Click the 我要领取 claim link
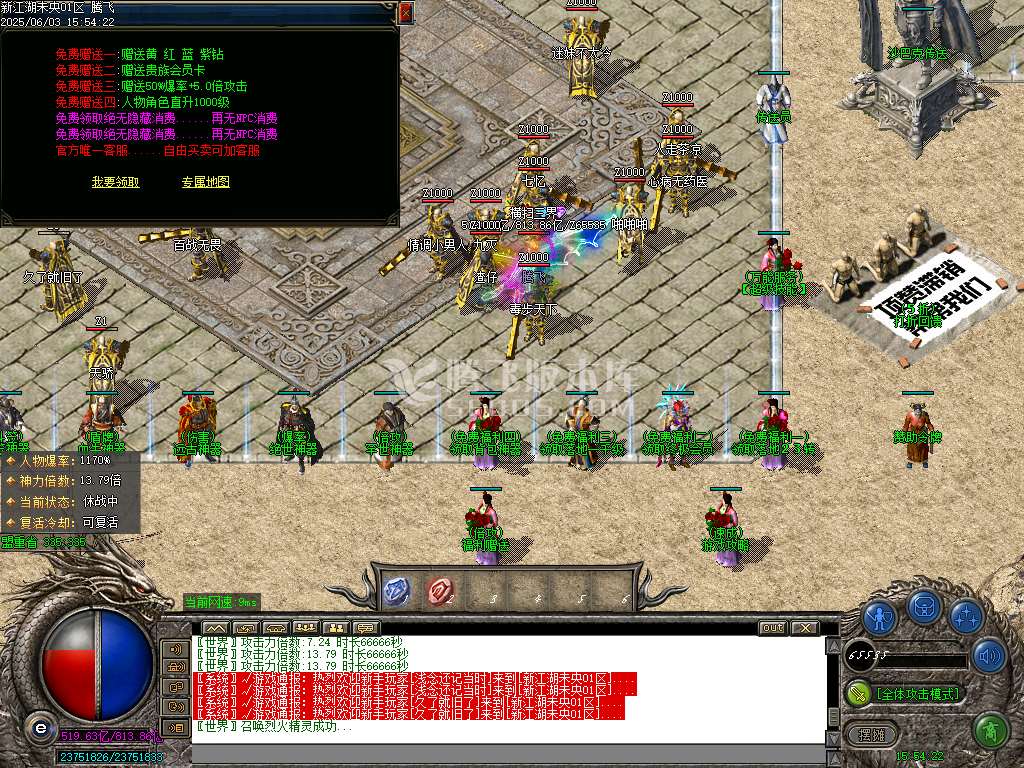The image size is (1024, 768). point(116,182)
